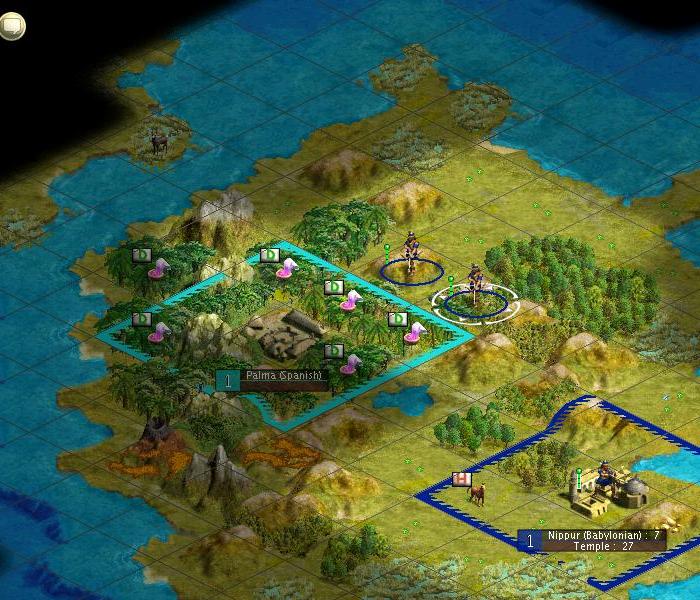Open the Nippur (Babylonian) city label
The image size is (700, 600).
point(606,540)
